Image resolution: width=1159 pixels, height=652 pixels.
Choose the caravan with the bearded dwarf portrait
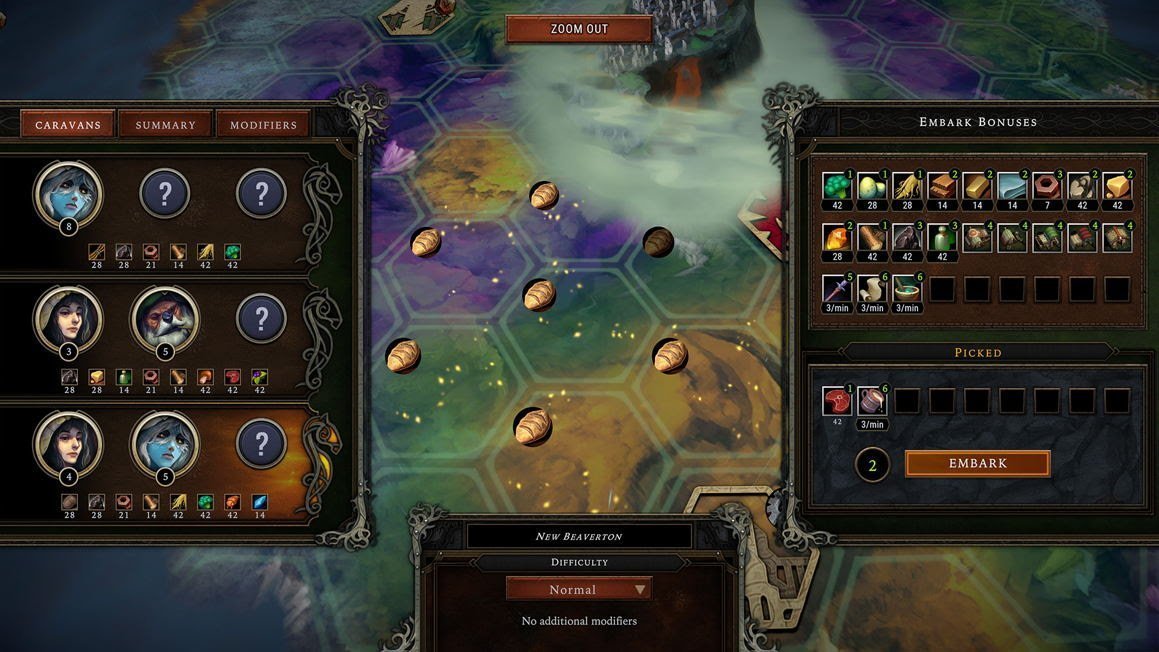[165, 321]
